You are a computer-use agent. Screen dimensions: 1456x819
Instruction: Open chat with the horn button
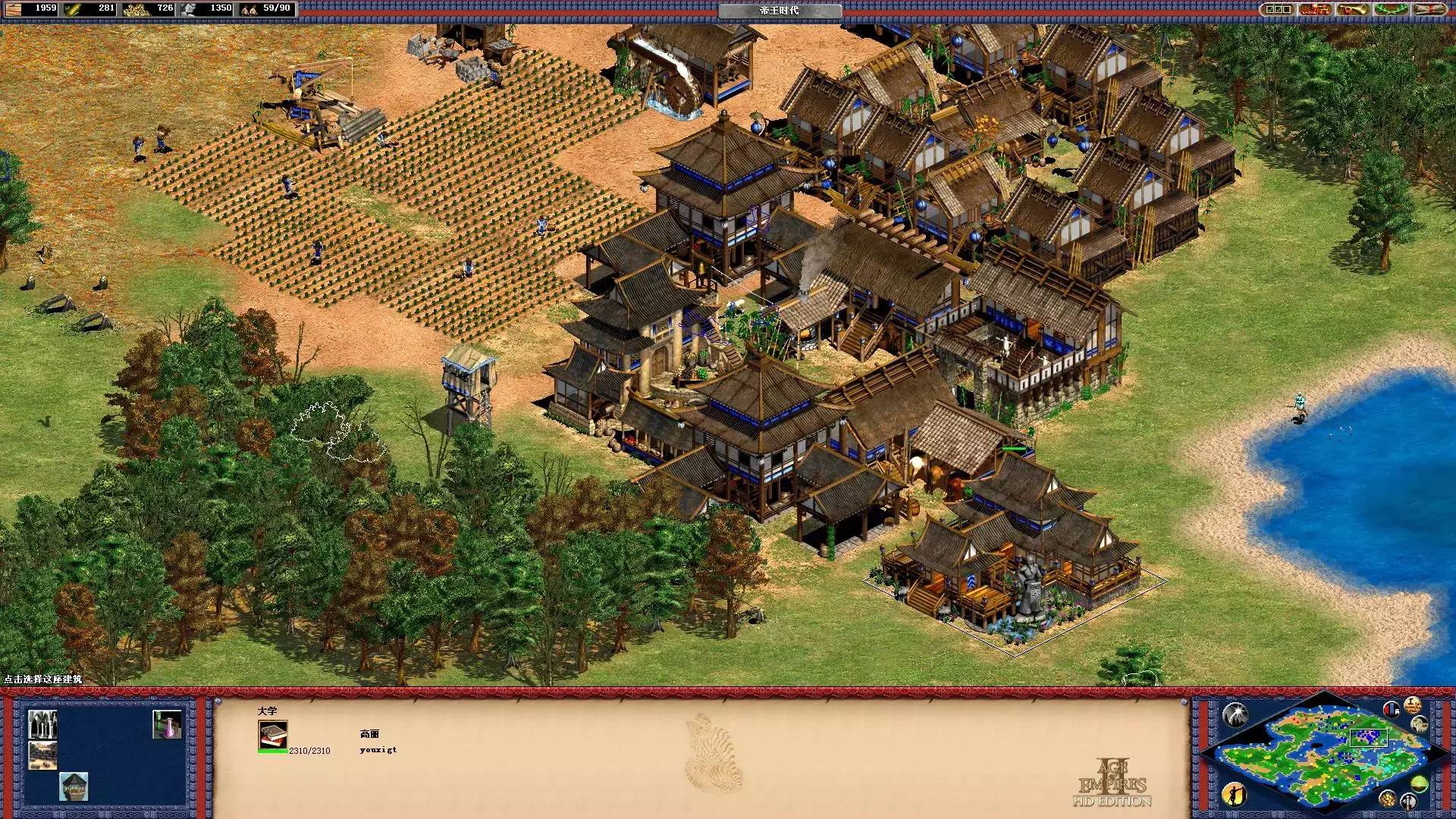point(1354,9)
